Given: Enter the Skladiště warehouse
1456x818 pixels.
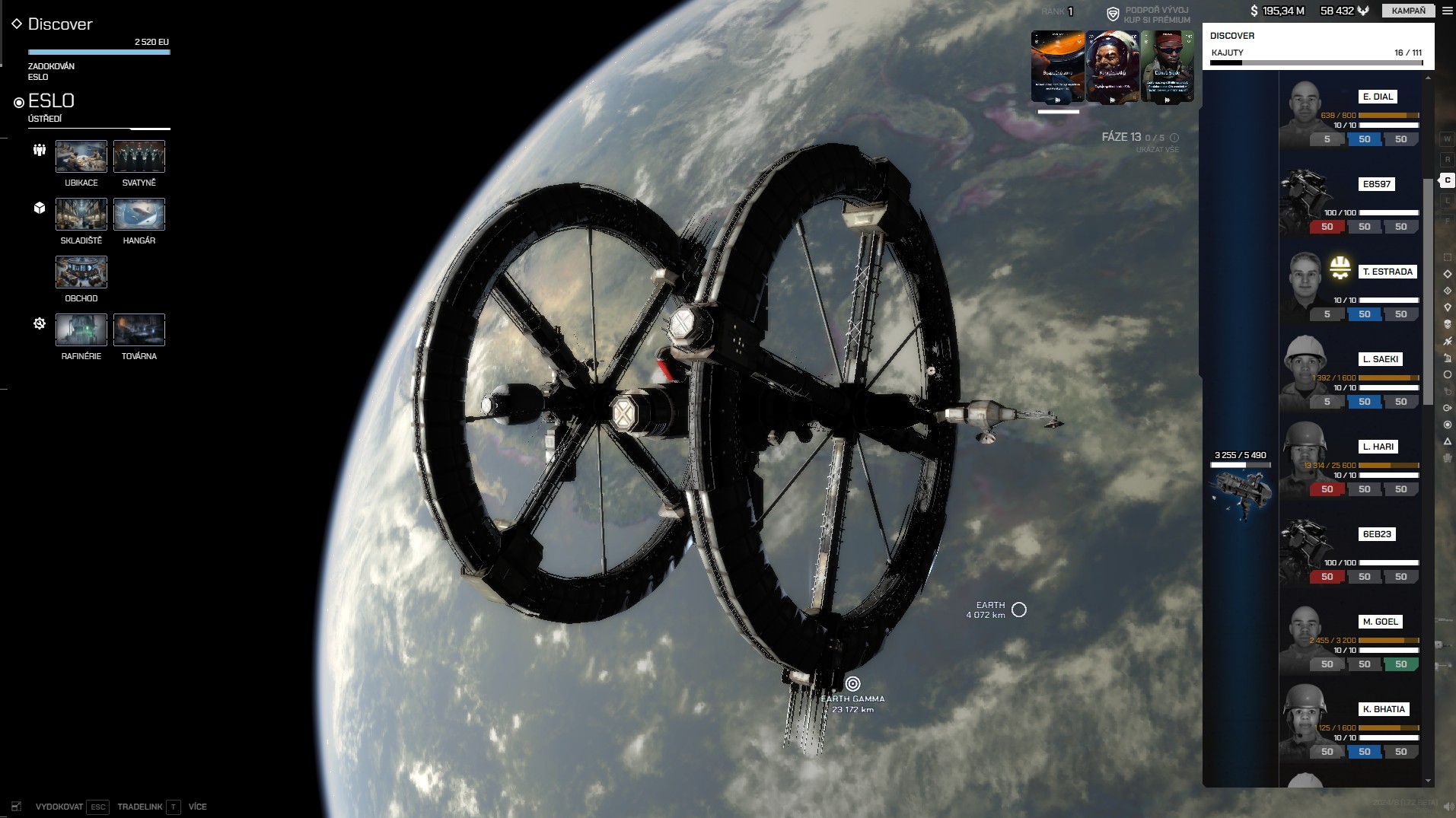Looking at the screenshot, I should pyautogui.click(x=81, y=215).
